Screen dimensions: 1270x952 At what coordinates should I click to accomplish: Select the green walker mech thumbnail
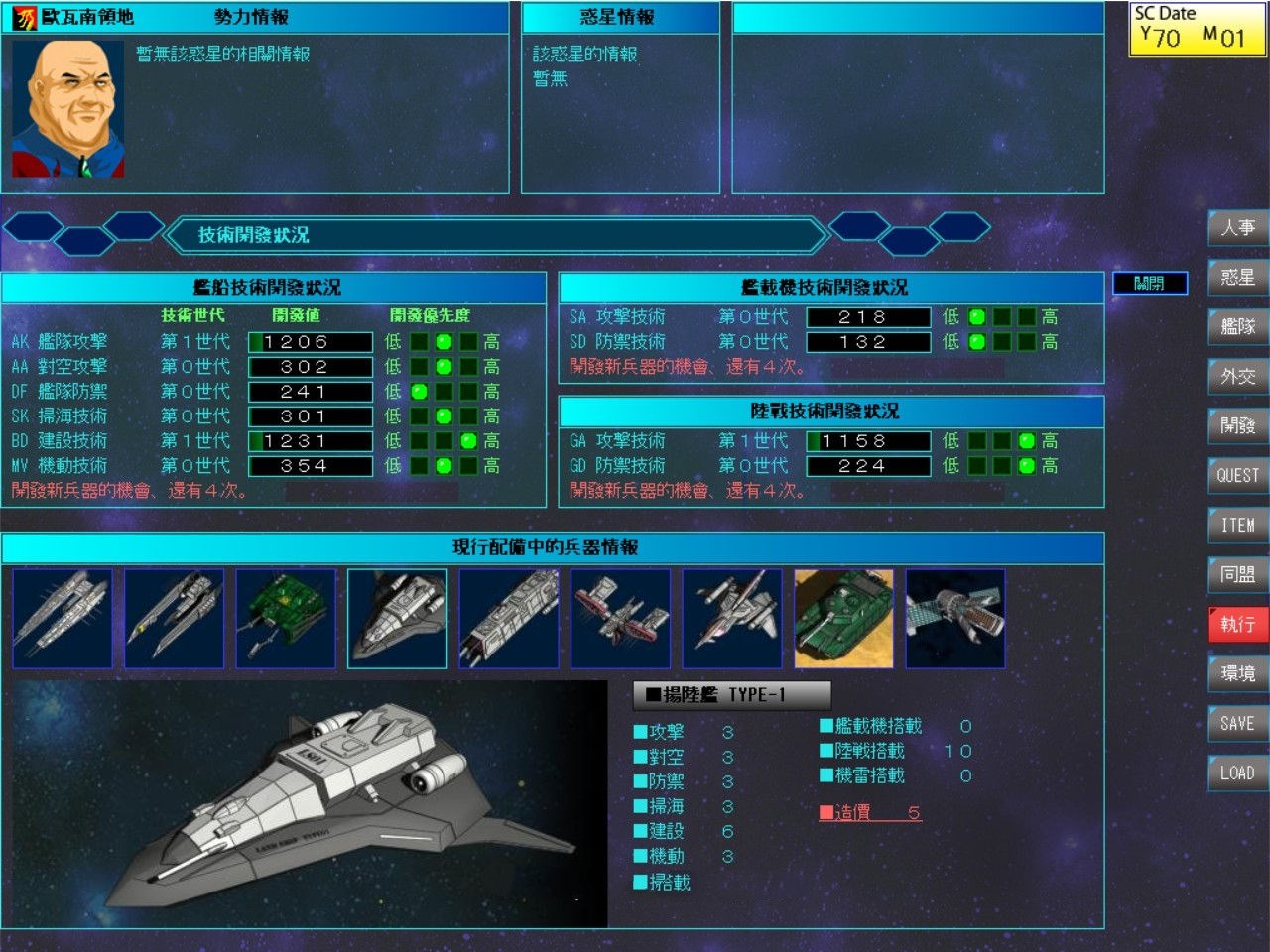(x=286, y=619)
